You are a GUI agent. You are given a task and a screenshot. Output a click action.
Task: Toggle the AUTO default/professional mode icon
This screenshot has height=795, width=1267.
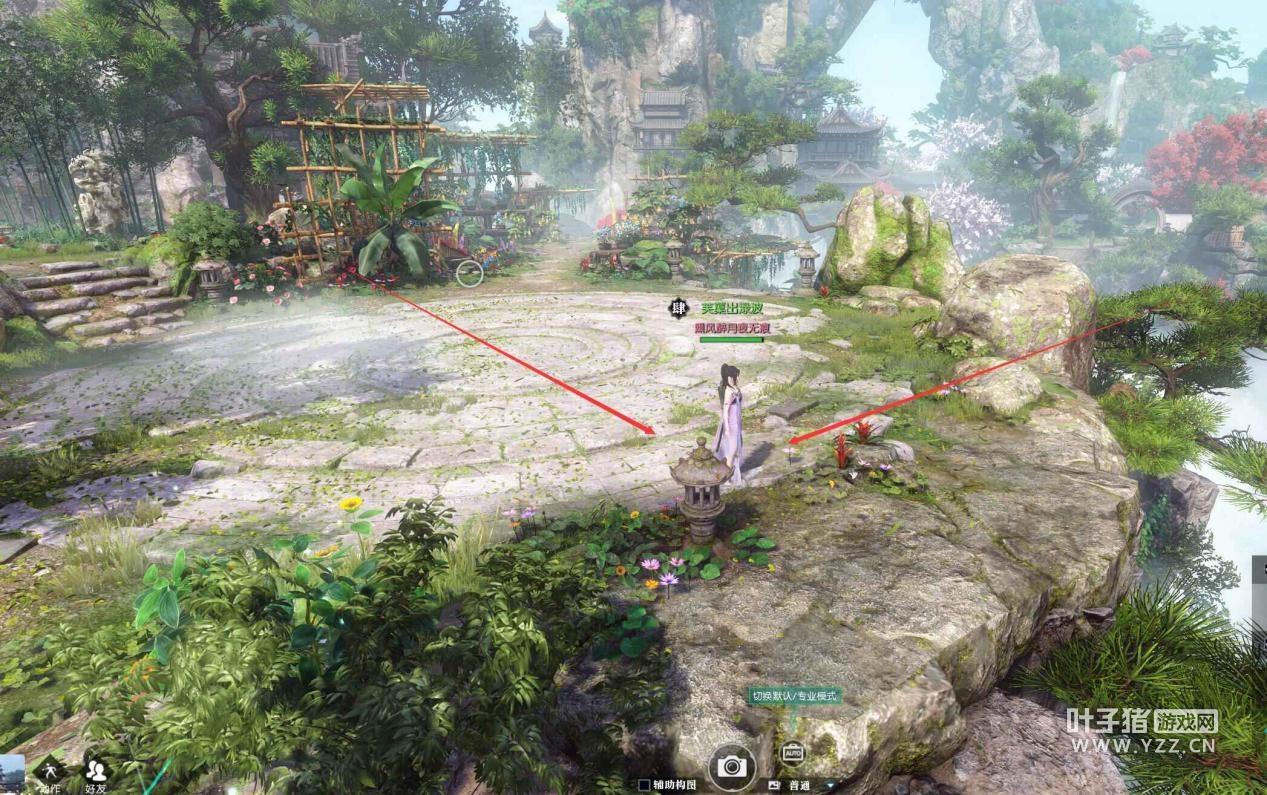point(792,751)
